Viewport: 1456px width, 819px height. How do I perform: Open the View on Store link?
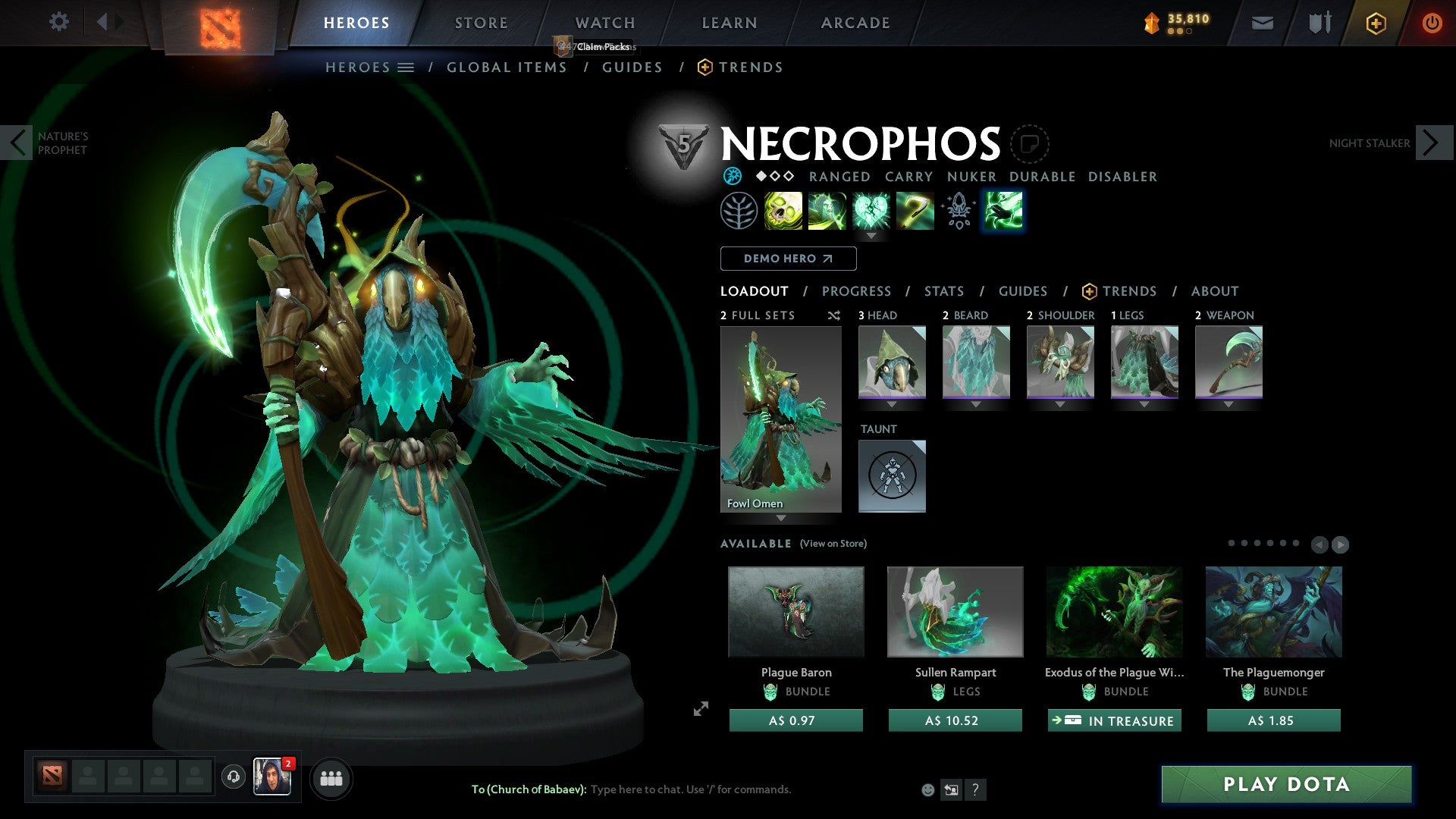pyautogui.click(x=833, y=544)
